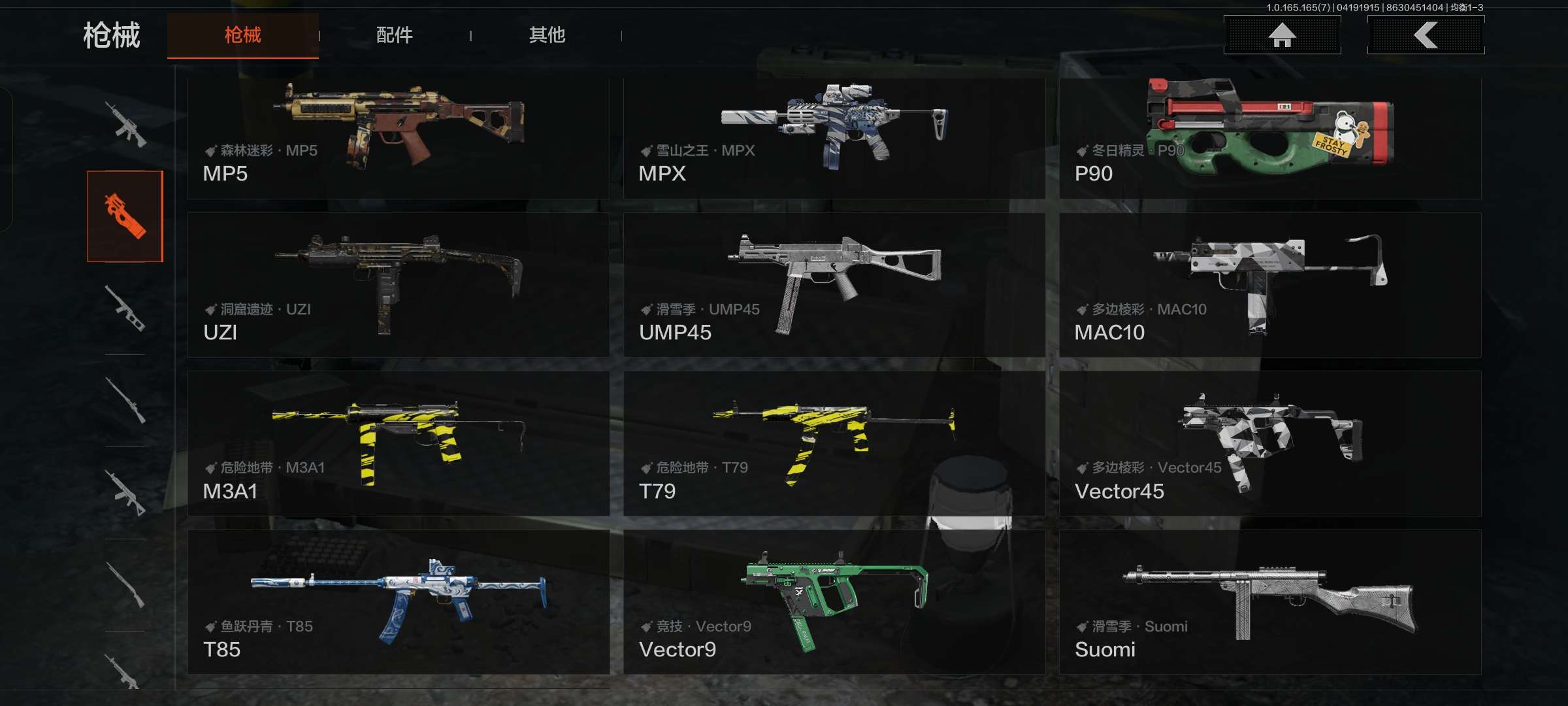Choose the MAC10 weapon card
Image resolution: width=1568 pixels, height=706 pixels.
click(1269, 285)
